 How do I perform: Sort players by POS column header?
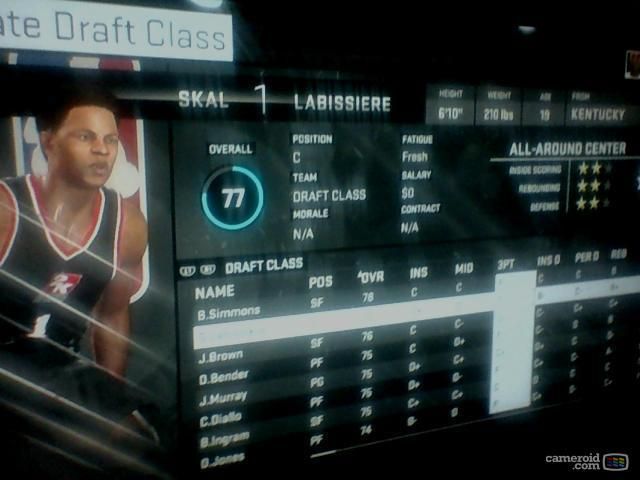pyautogui.click(x=320, y=282)
